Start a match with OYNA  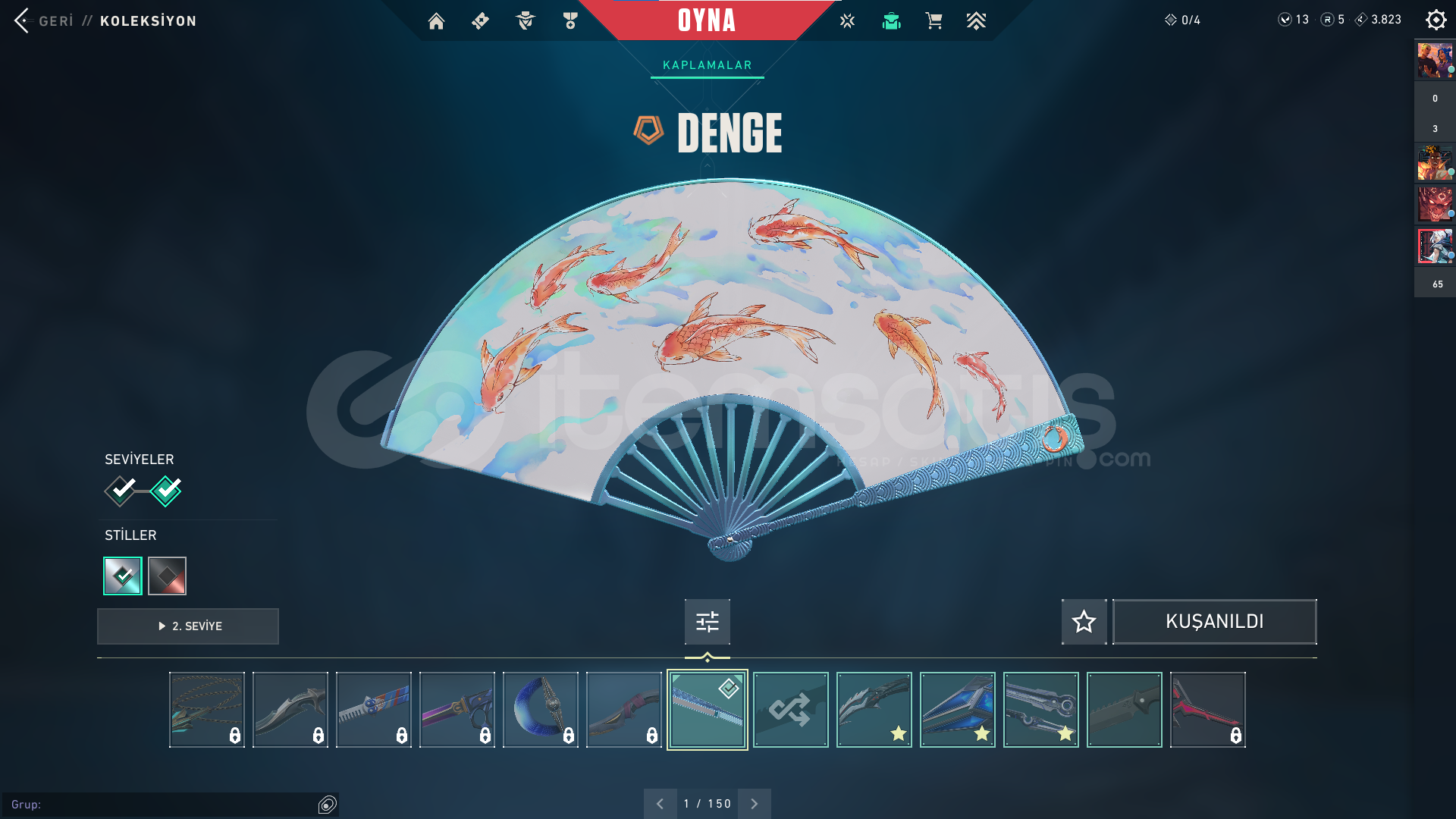pyautogui.click(x=706, y=20)
